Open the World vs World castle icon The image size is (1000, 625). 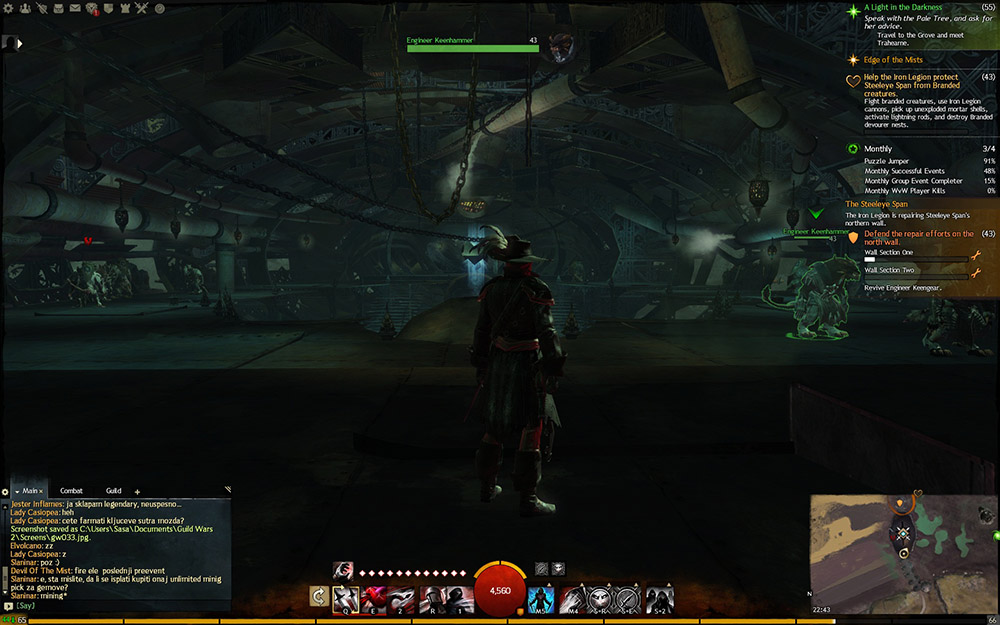tap(126, 9)
